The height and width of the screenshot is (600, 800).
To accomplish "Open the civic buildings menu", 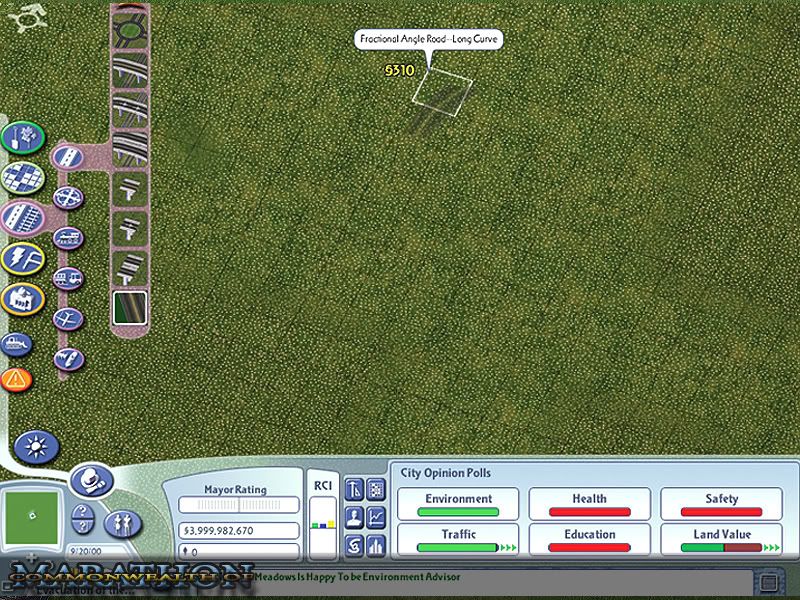I will pos(22,299).
